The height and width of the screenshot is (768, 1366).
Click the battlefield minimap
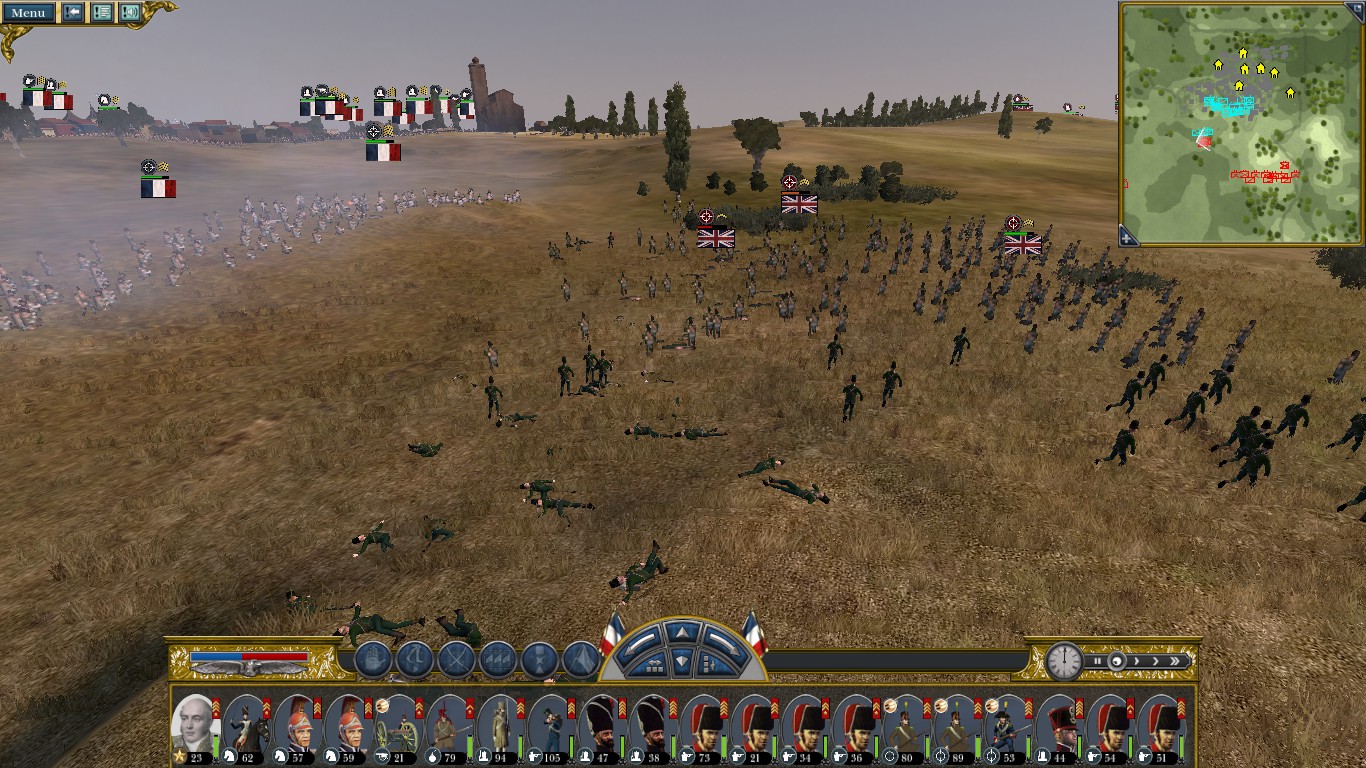[1241, 122]
